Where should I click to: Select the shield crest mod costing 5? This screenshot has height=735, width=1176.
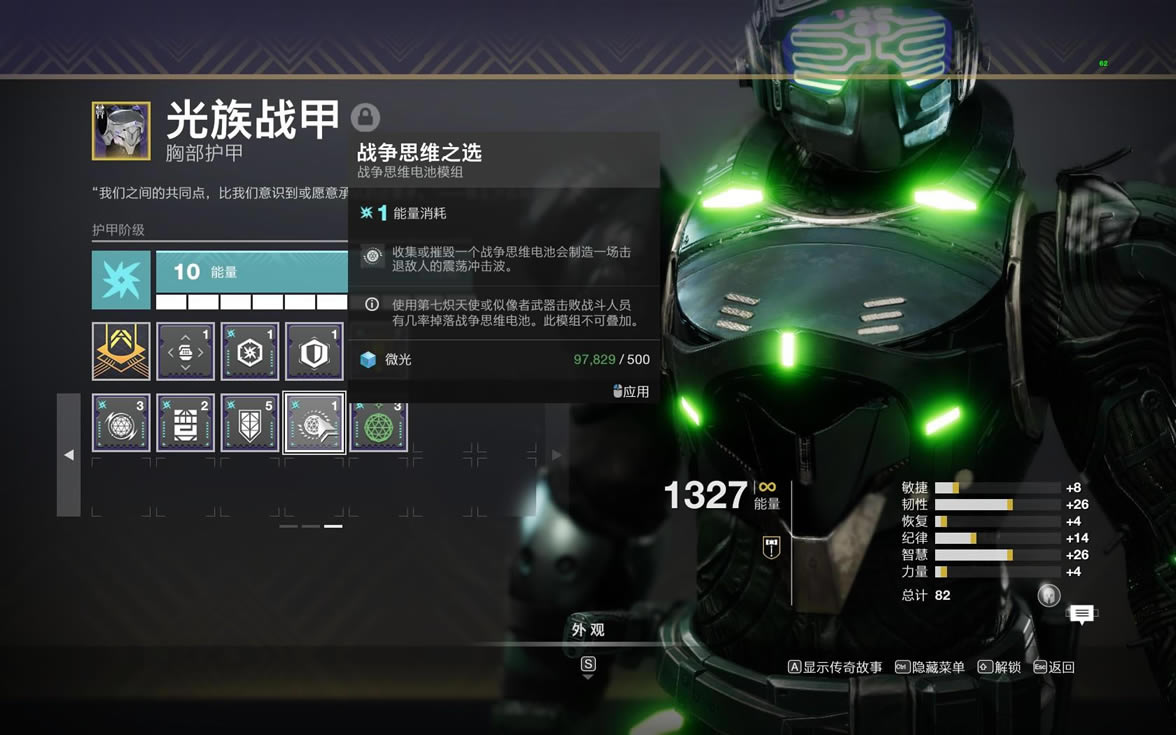tap(250, 422)
